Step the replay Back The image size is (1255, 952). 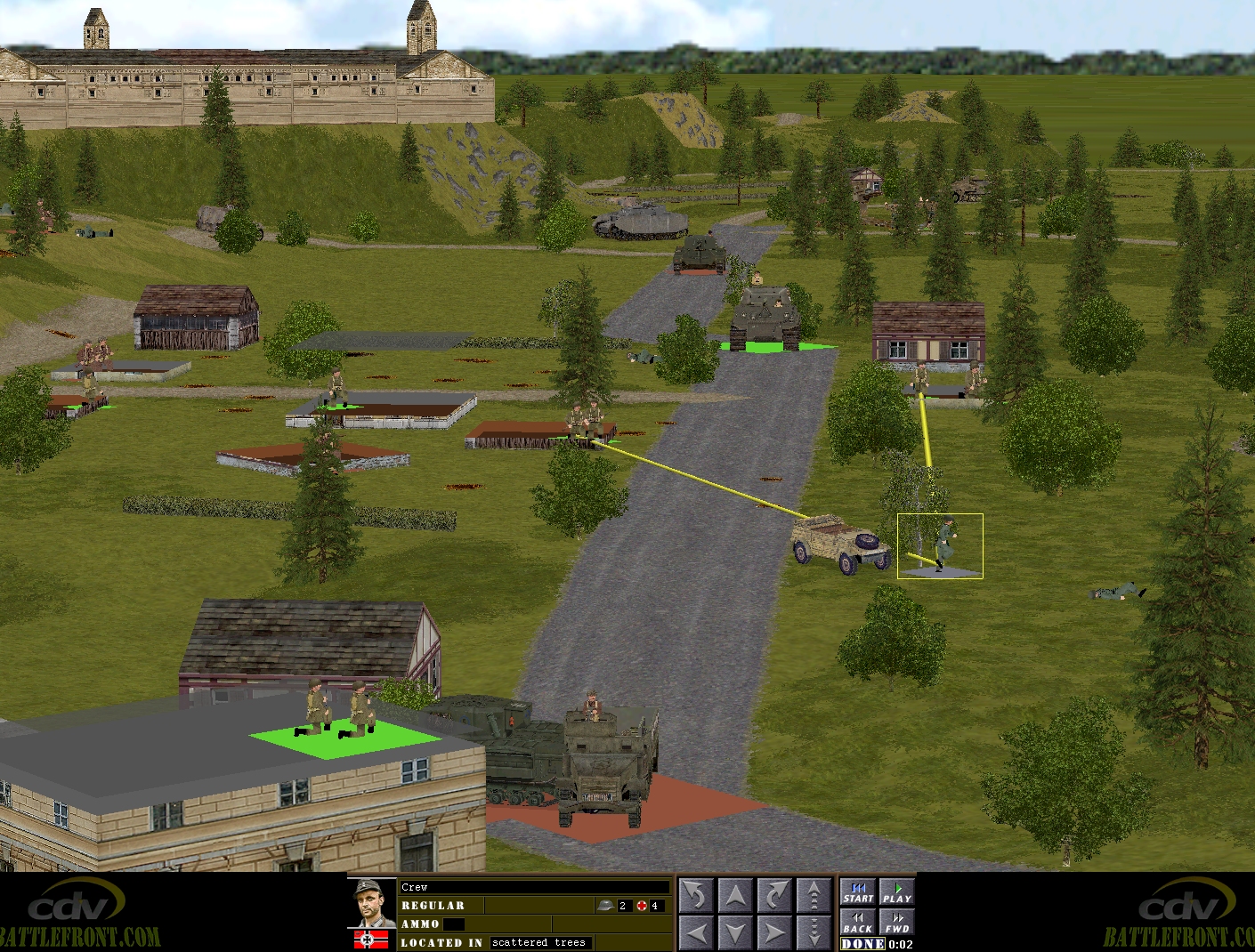(x=858, y=922)
